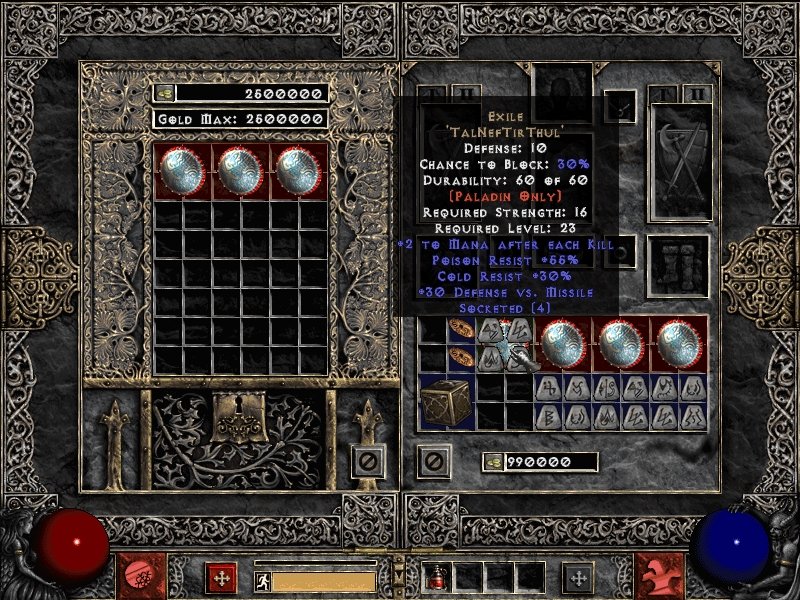Toggle the run/walk icon

pos(261,581)
